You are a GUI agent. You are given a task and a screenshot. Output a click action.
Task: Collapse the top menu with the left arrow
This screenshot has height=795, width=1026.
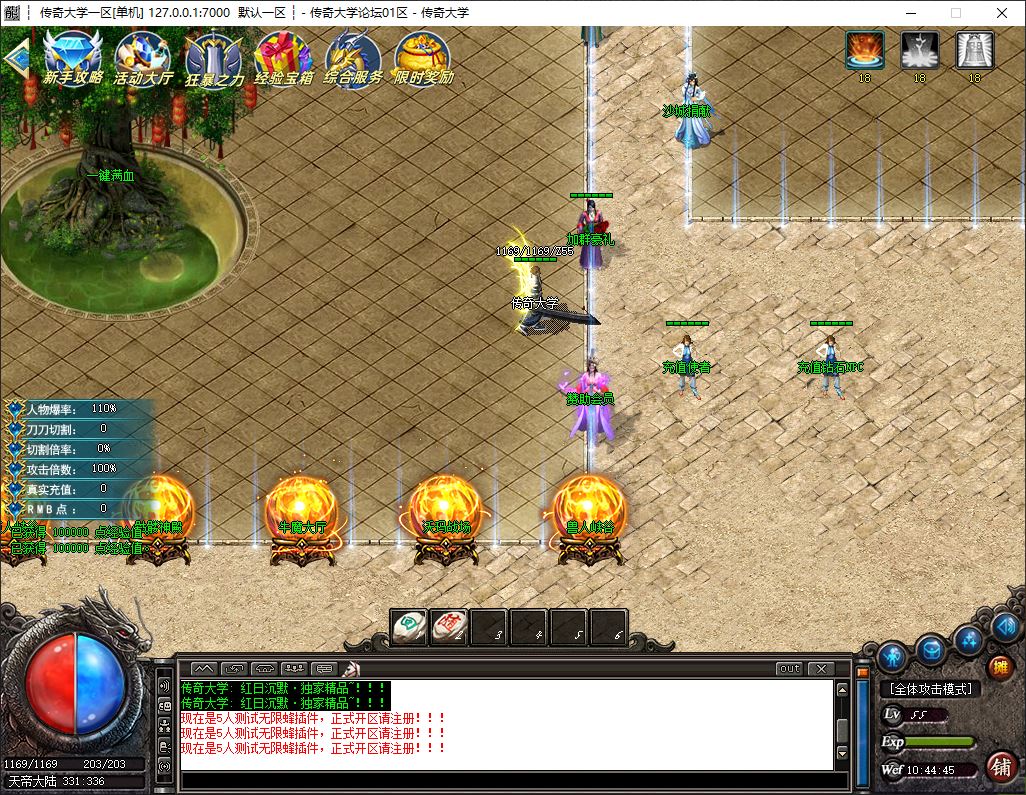pyautogui.click(x=14, y=58)
